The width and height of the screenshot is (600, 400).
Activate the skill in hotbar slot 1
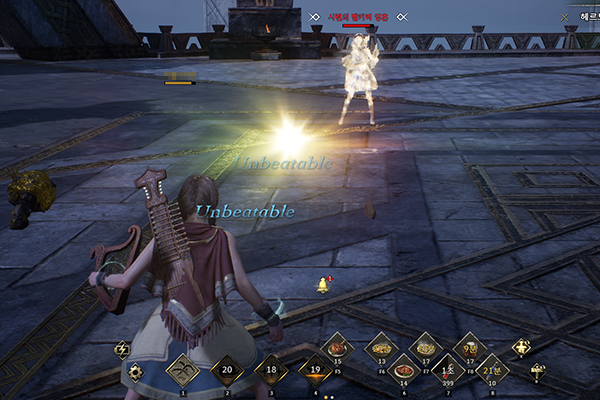click(182, 370)
